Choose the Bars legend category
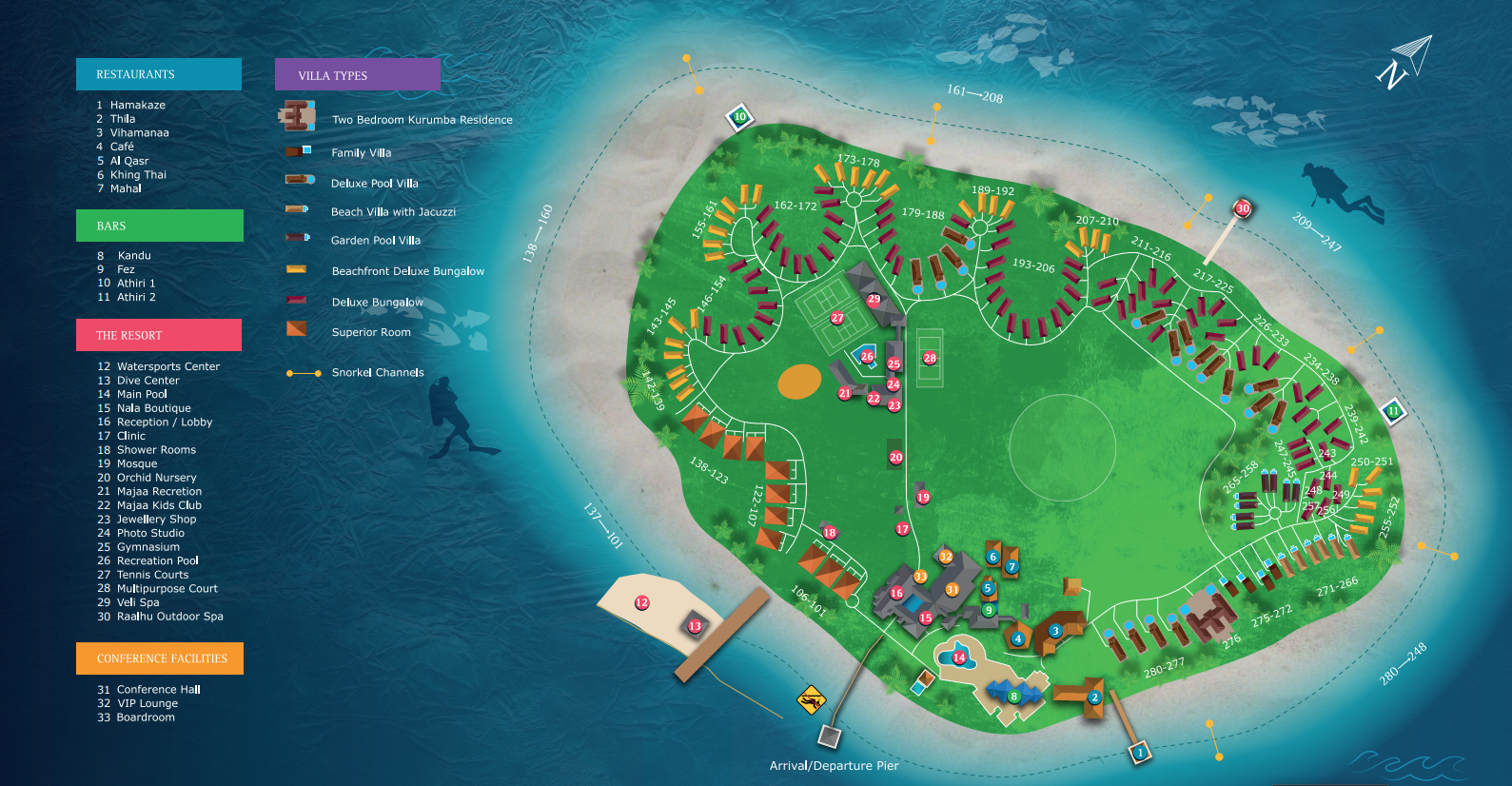 pyautogui.click(x=159, y=226)
